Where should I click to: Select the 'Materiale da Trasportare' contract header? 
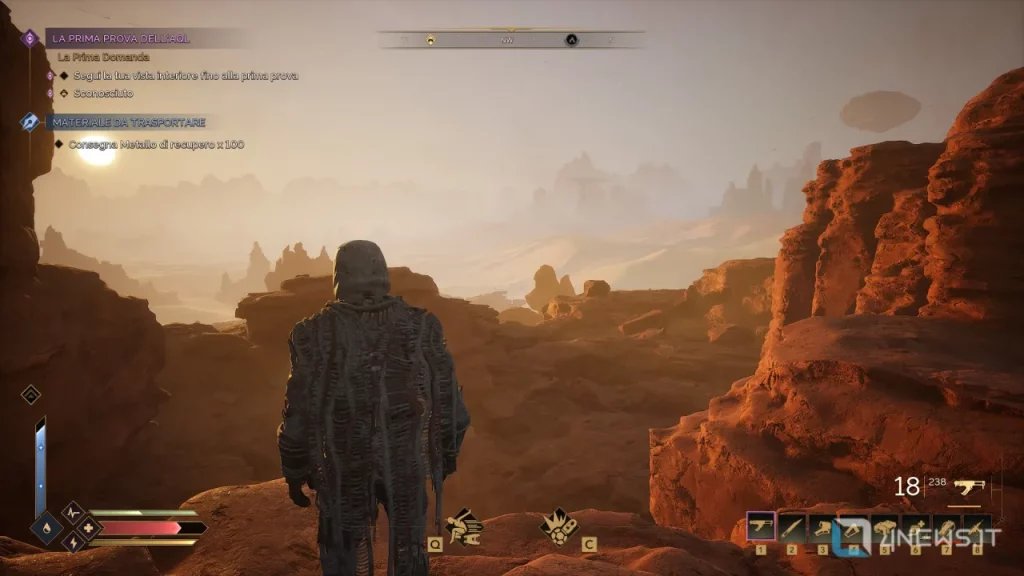coord(128,122)
